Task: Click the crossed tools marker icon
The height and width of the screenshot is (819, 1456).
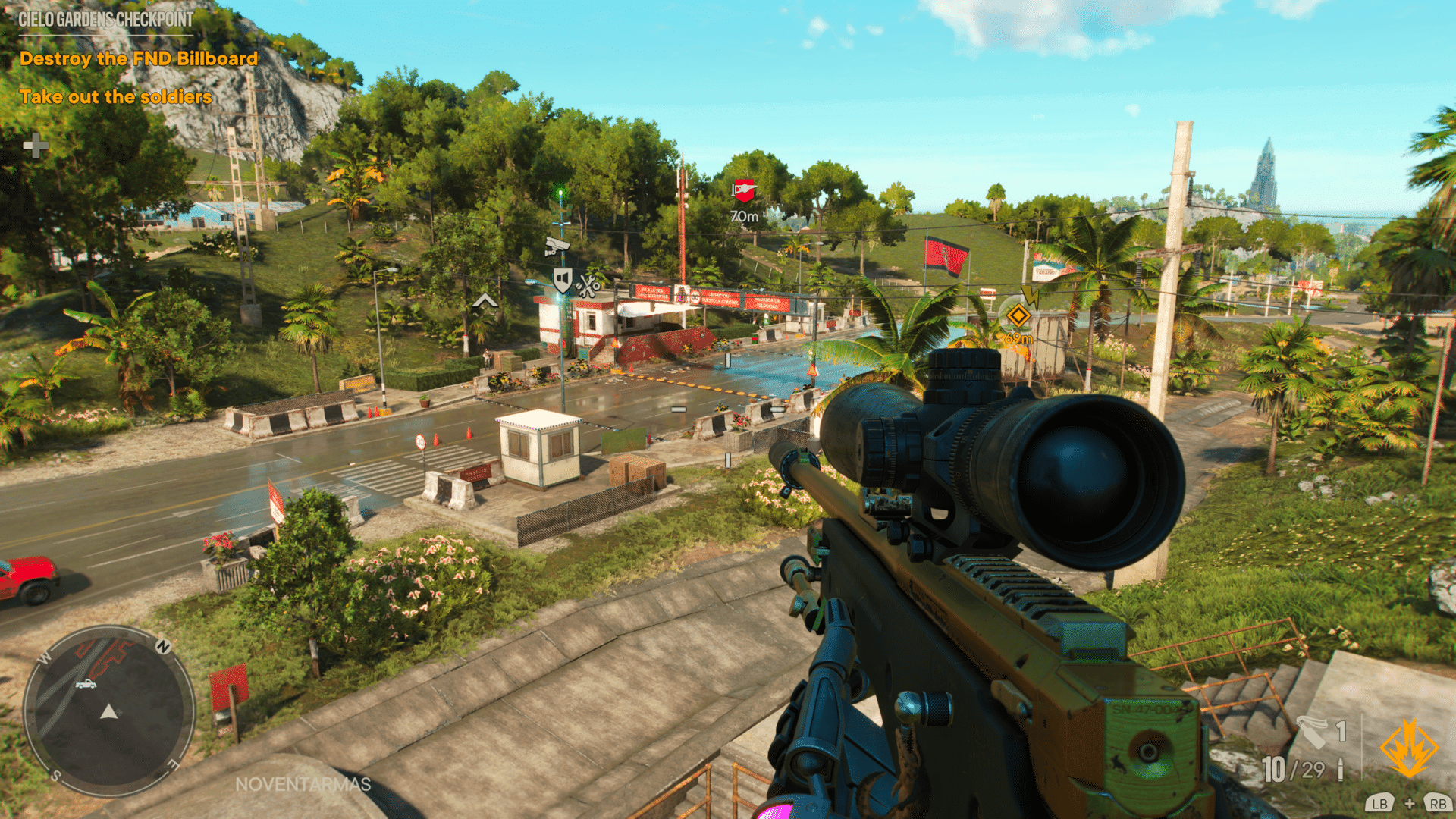Action: pos(588,285)
